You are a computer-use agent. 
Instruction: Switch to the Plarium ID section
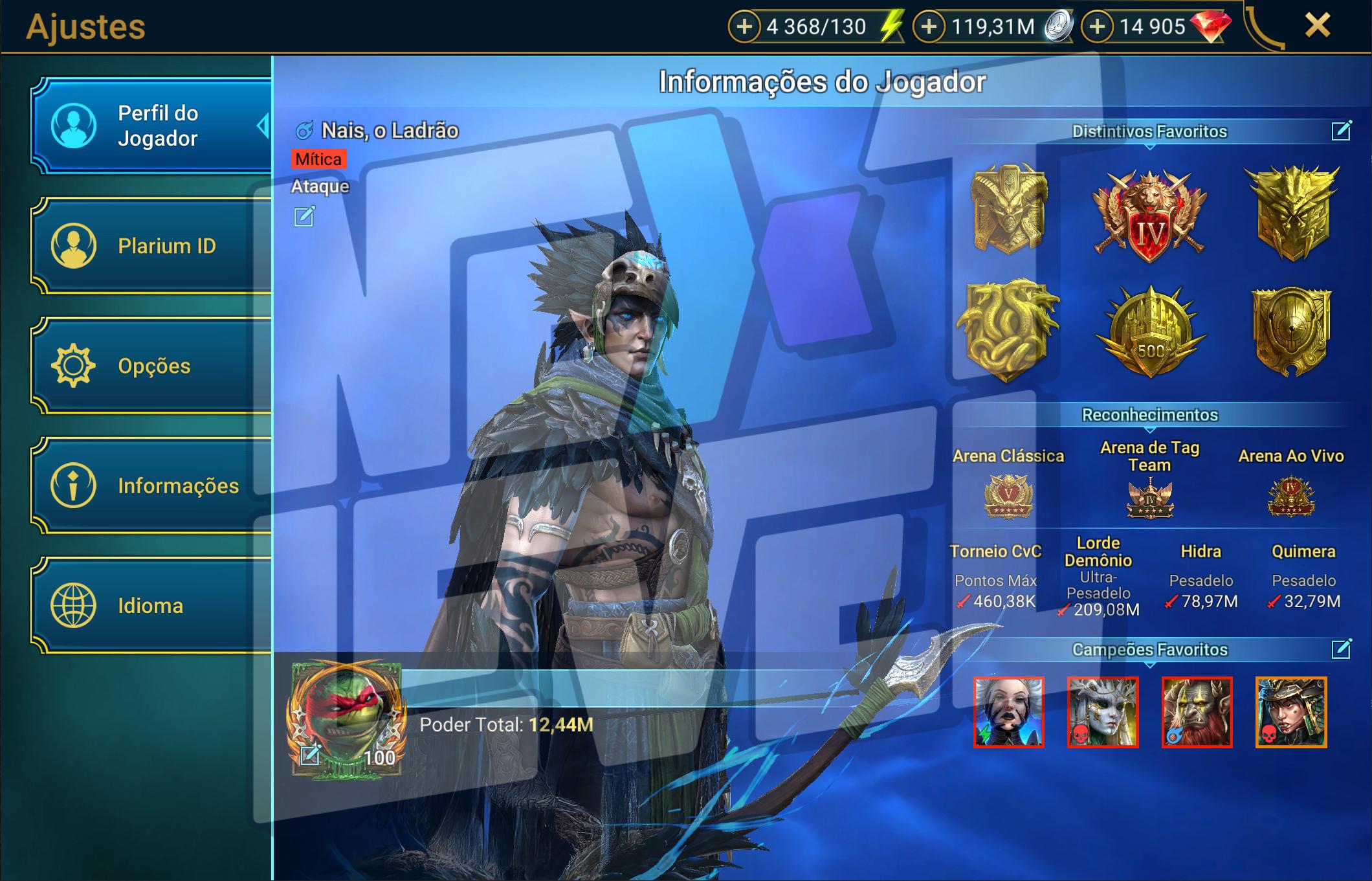click(x=152, y=246)
